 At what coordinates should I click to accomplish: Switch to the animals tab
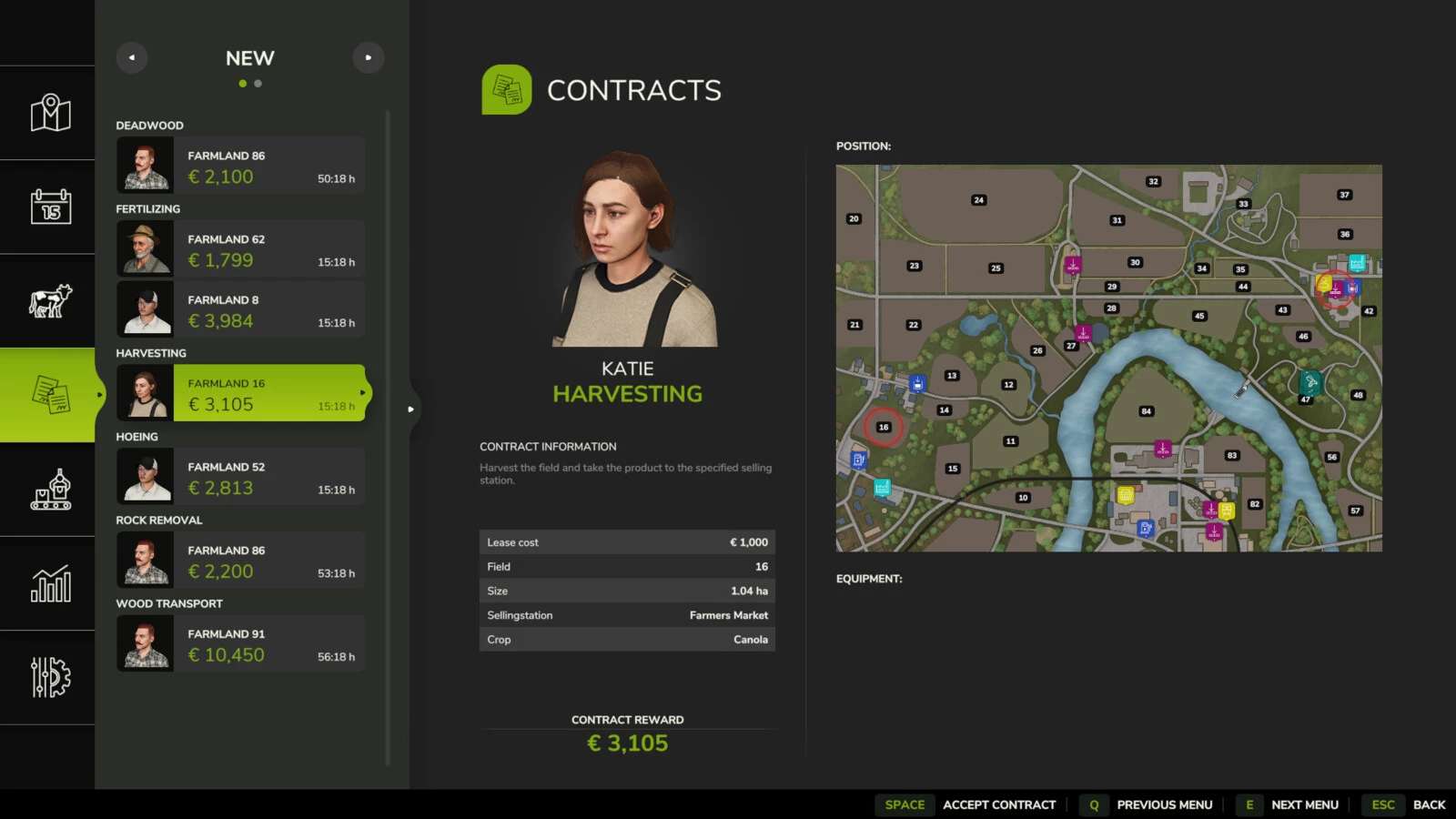click(x=50, y=301)
